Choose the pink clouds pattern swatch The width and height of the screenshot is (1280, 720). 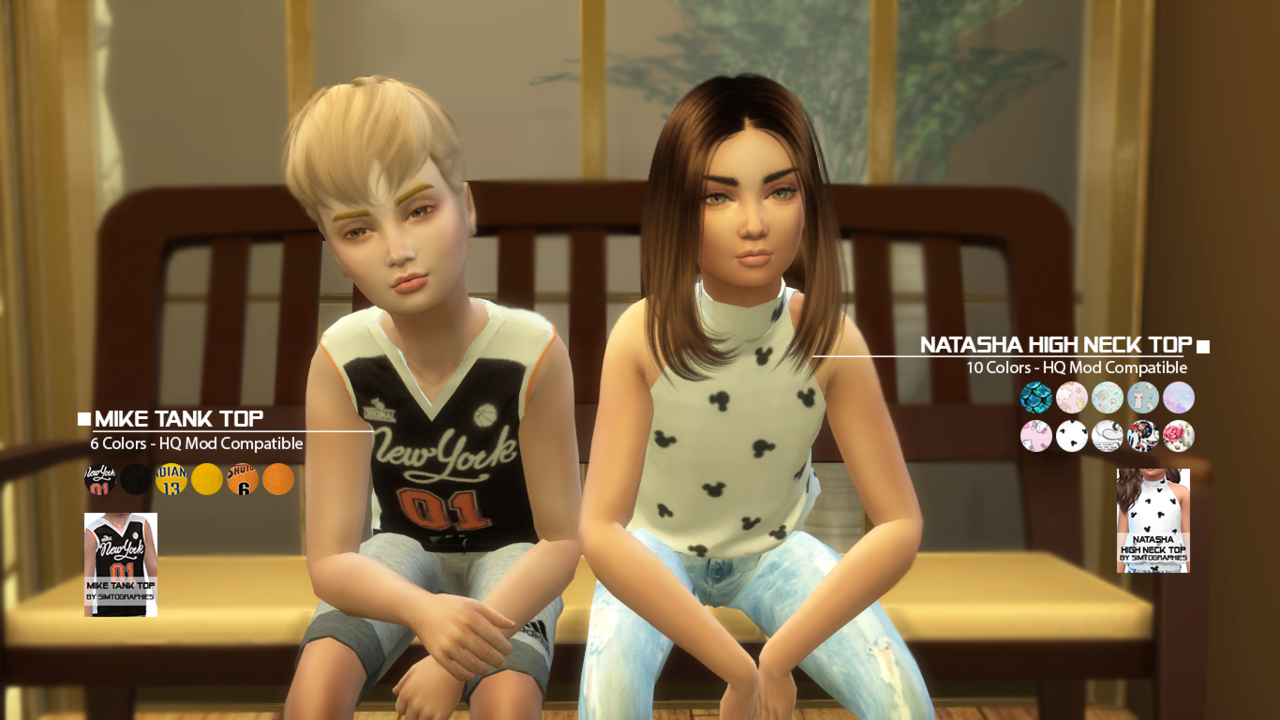click(x=1072, y=398)
